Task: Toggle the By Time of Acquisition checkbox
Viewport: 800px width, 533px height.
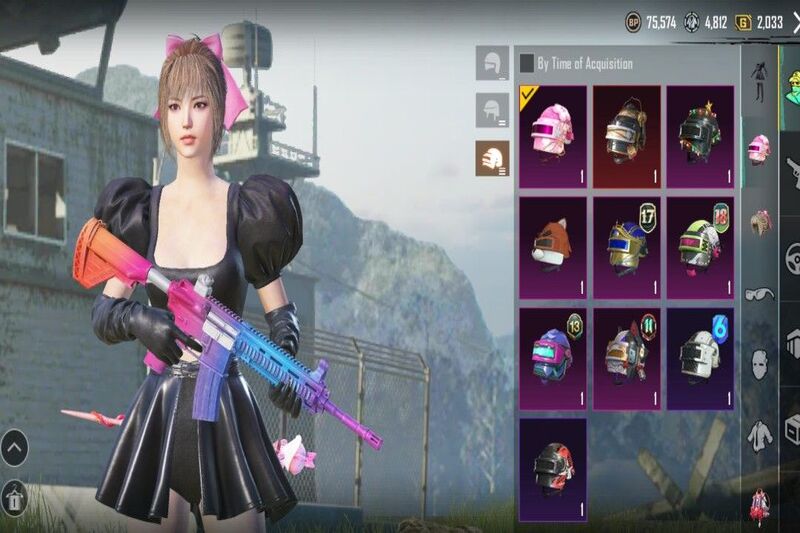Action: point(527,64)
